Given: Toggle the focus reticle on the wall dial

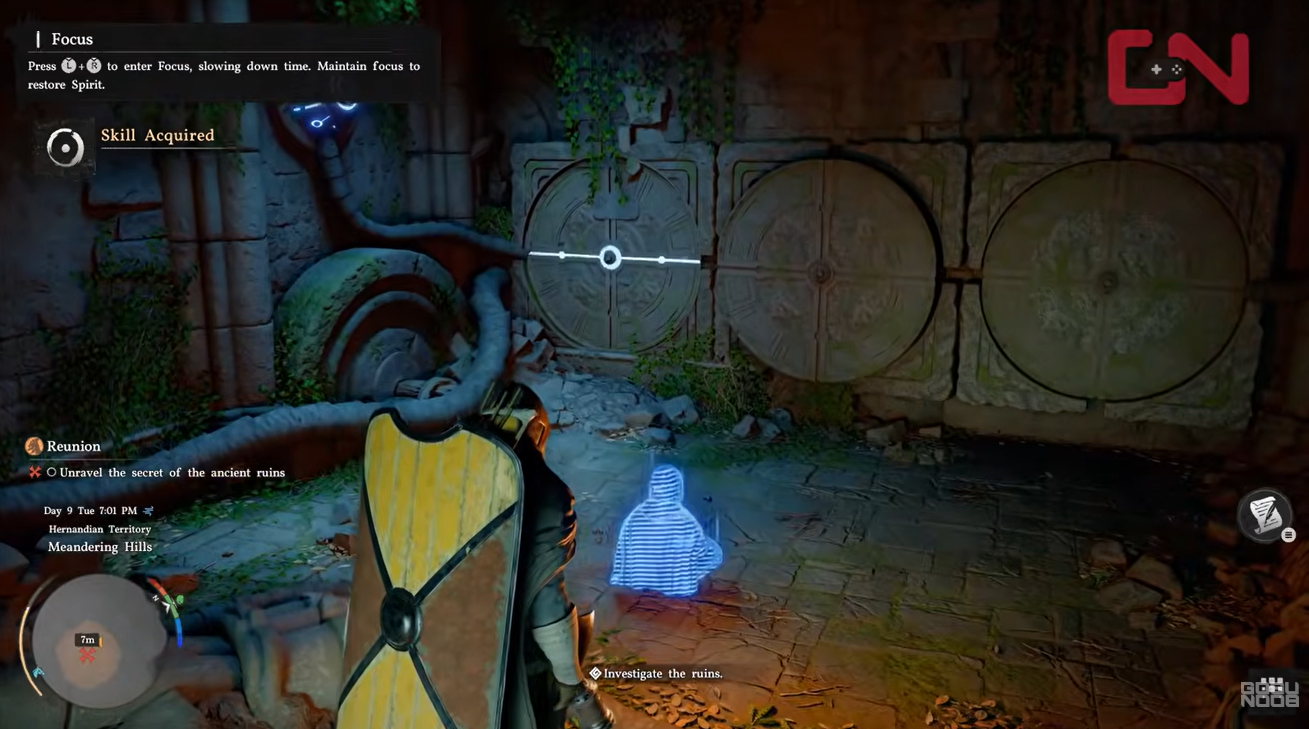Looking at the screenshot, I should [609, 257].
